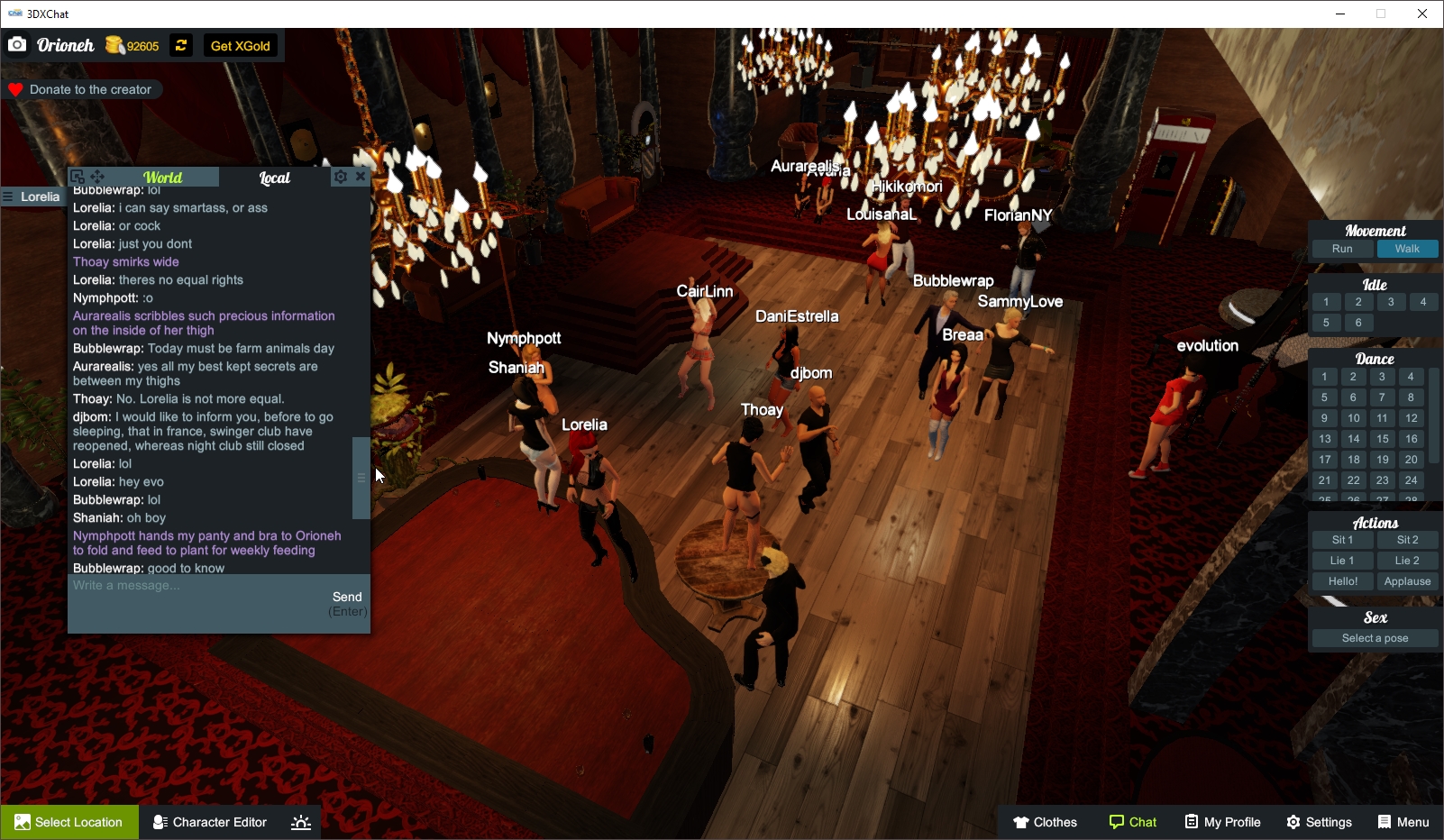Image resolution: width=1444 pixels, height=840 pixels.
Task: Click the Donate to the creator link
Action: tap(84, 89)
